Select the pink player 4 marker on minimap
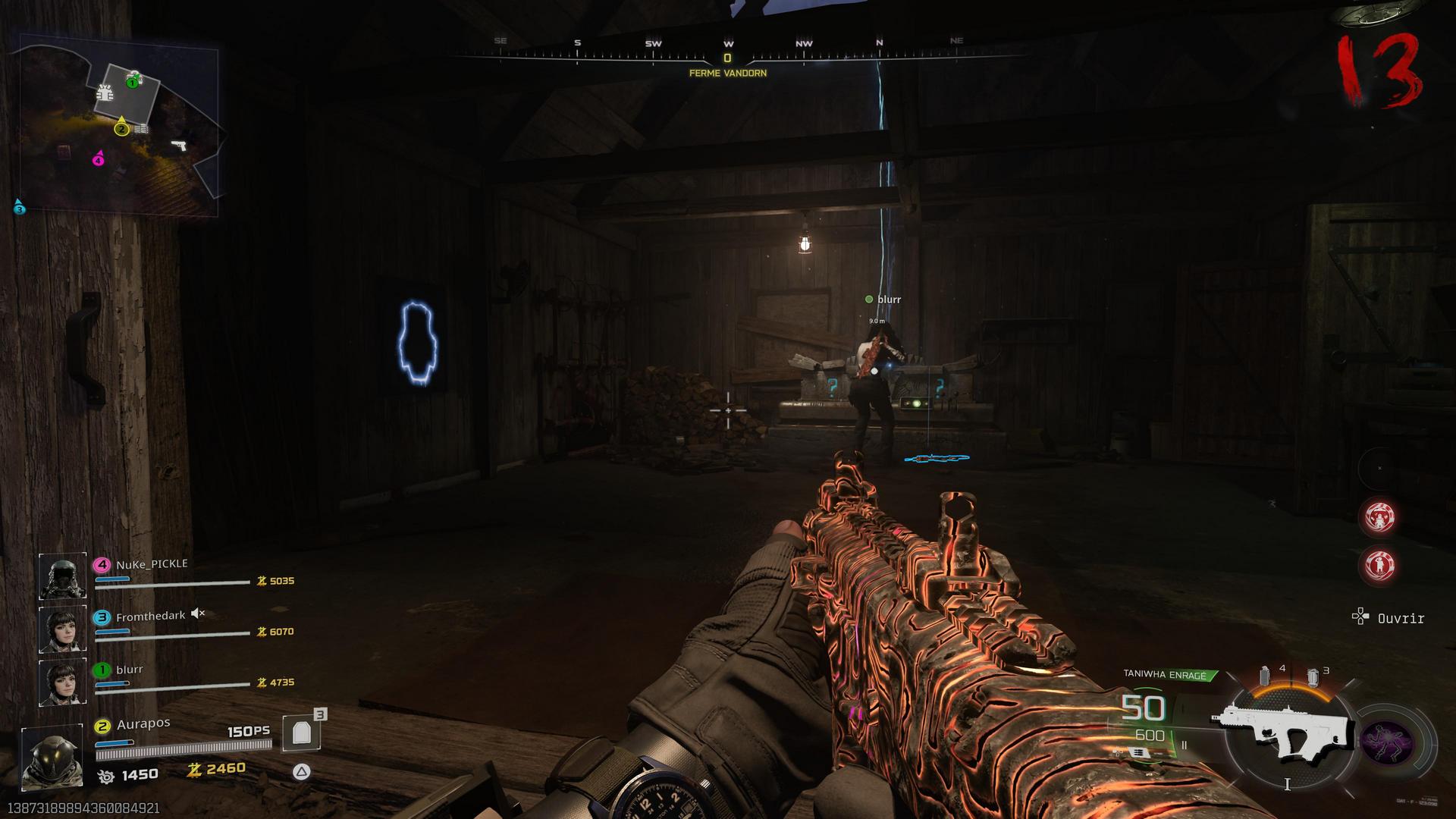The width and height of the screenshot is (1456, 819). [98, 159]
